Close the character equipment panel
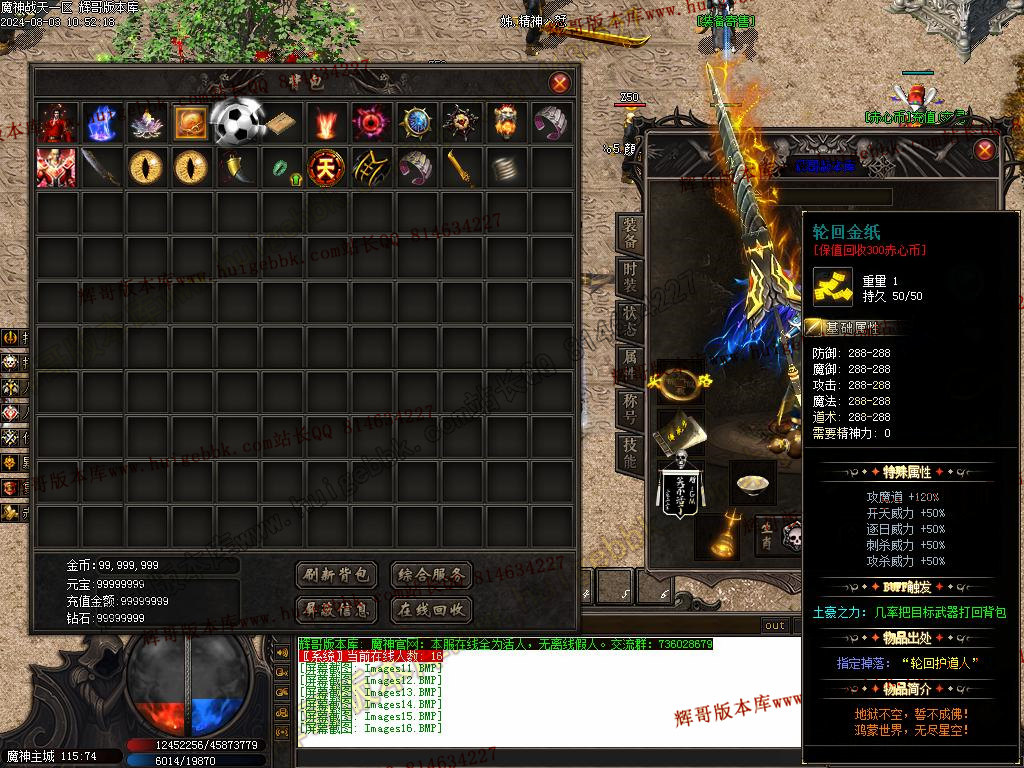Viewport: 1024px width, 768px height. point(984,150)
